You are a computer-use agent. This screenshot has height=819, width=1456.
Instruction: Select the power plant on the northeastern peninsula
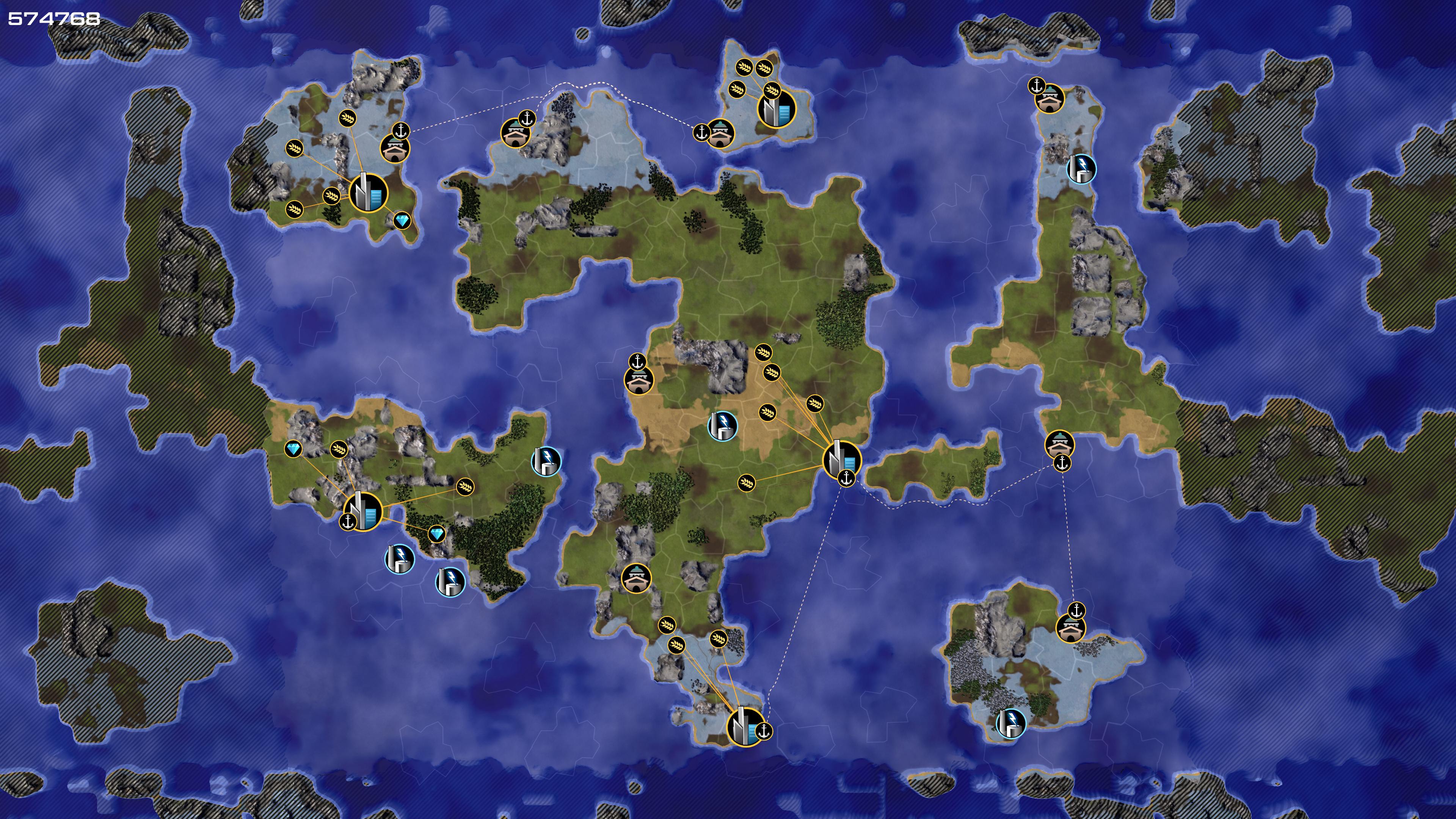1081,168
